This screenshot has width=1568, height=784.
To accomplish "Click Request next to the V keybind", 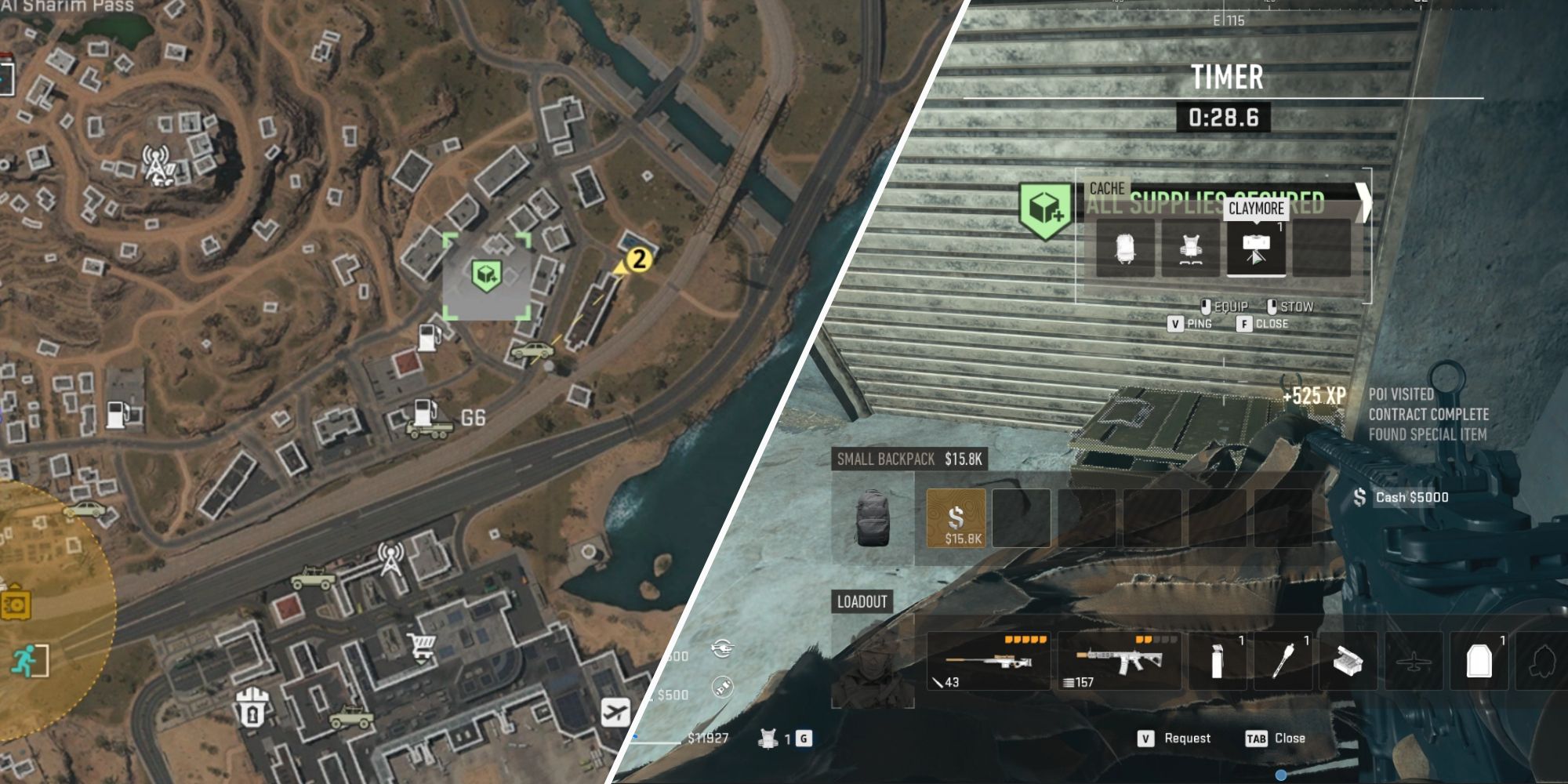I will point(1188,738).
